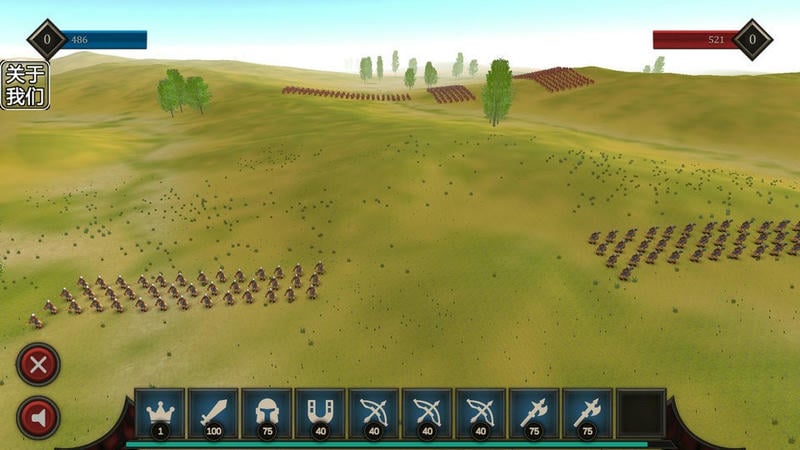Pick the horseshoe cavalry unit slot
800x450 pixels.
click(320, 413)
